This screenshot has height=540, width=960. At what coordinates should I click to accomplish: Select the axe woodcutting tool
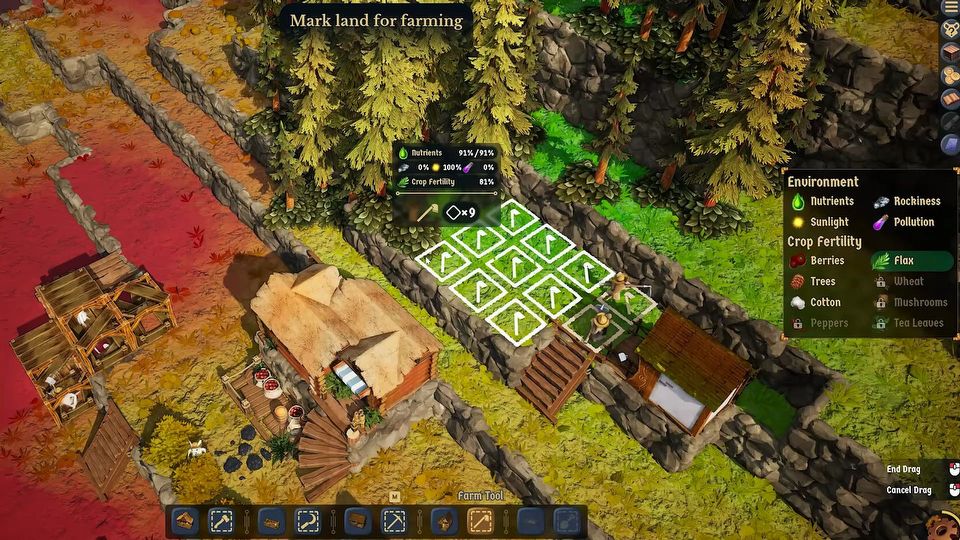(x=221, y=521)
